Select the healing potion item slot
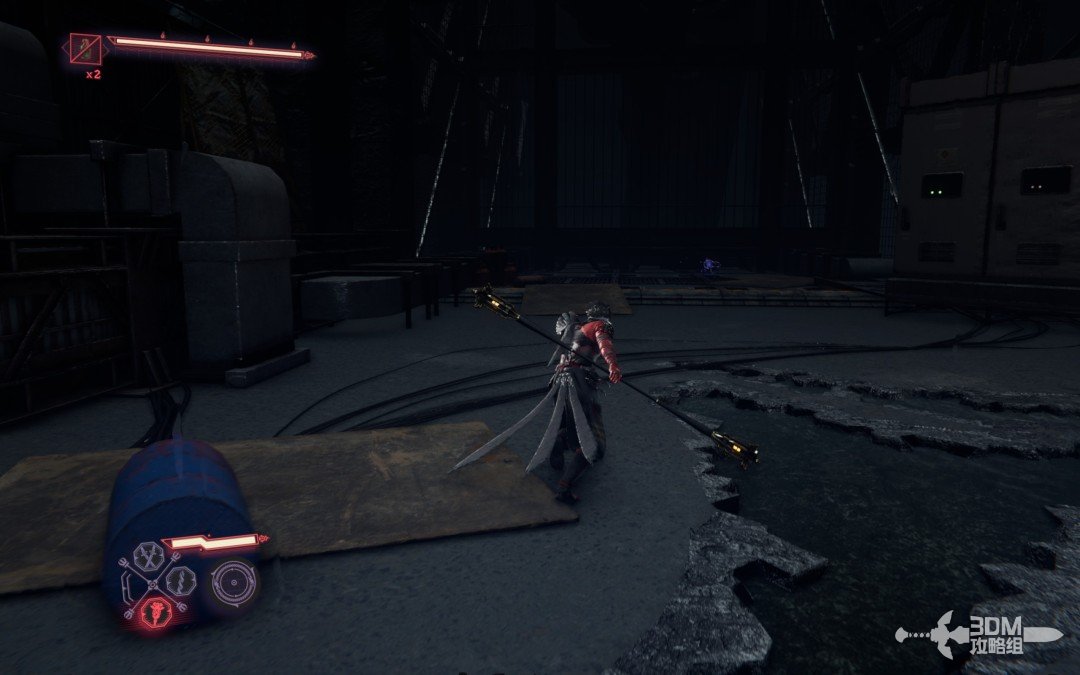The width and height of the screenshot is (1080, 675). tap(86, 48)
